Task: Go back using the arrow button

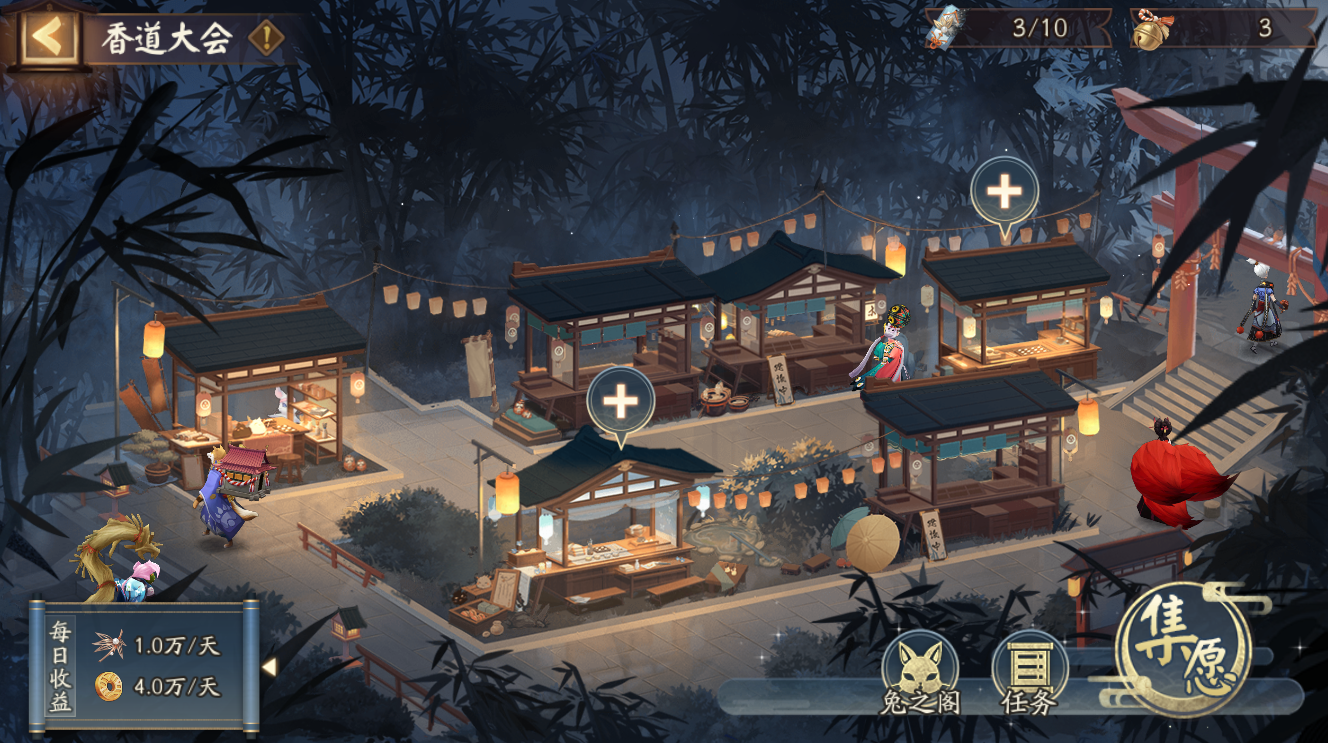Action: click(46, 38)
